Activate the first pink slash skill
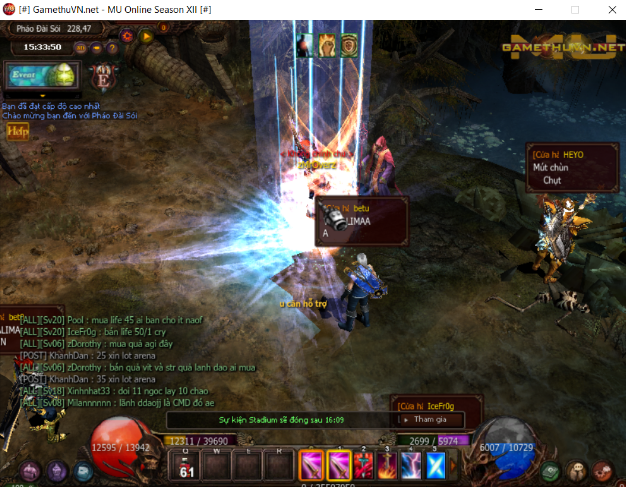 tap(311, 464)
